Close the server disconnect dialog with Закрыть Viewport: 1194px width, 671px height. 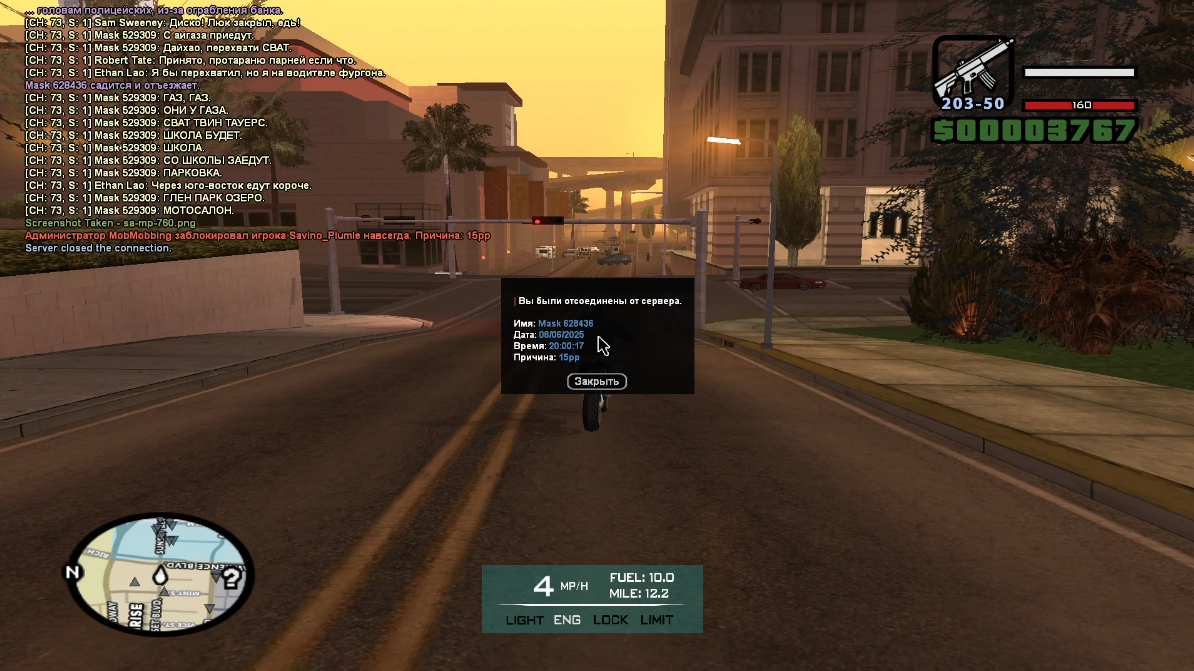tap(597, 381)
